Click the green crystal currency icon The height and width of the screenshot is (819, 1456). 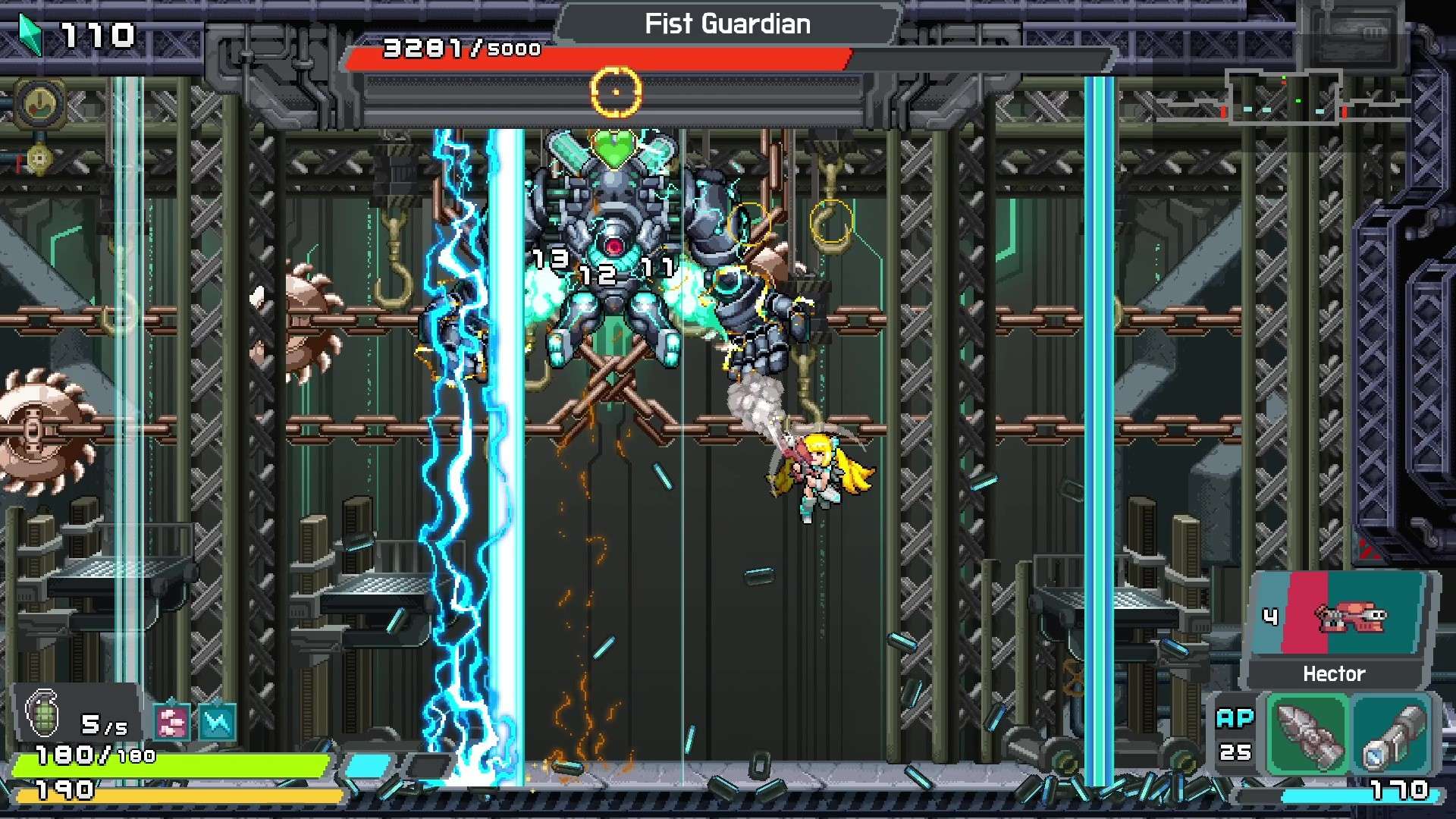click(30, 35)
